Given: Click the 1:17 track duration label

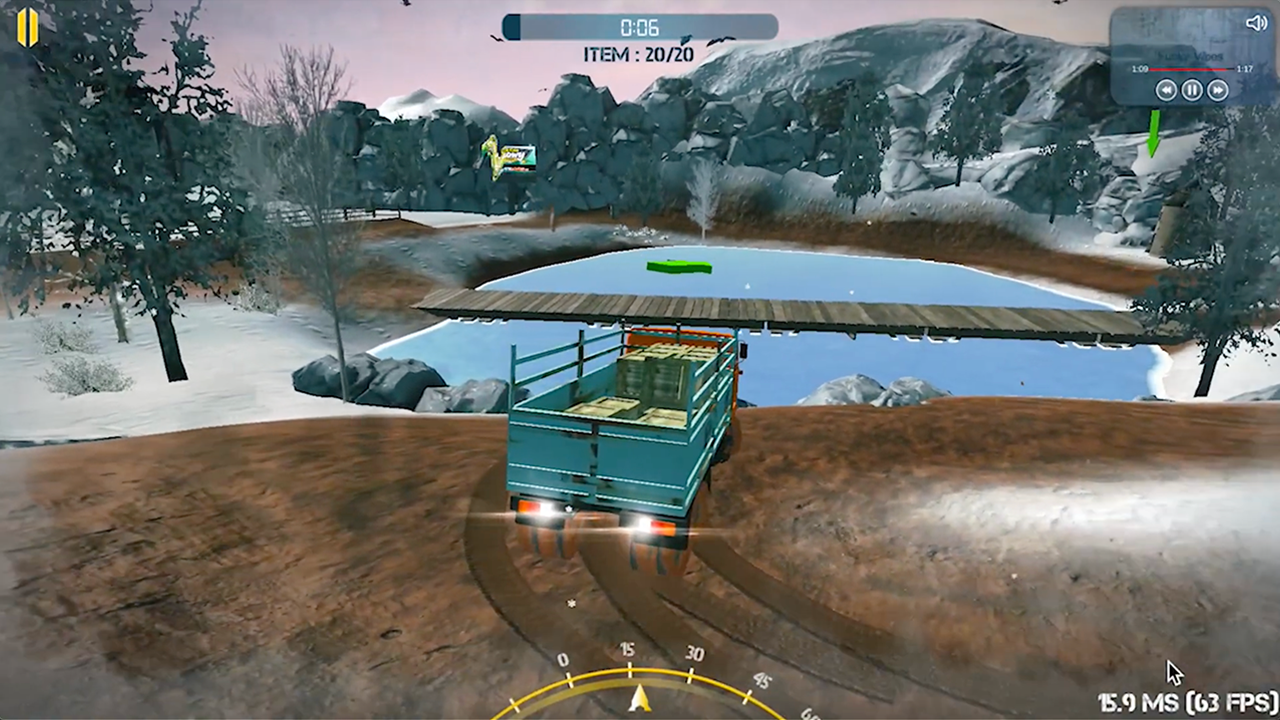Looking at the screenshot, I should (x=1245, y=69).
